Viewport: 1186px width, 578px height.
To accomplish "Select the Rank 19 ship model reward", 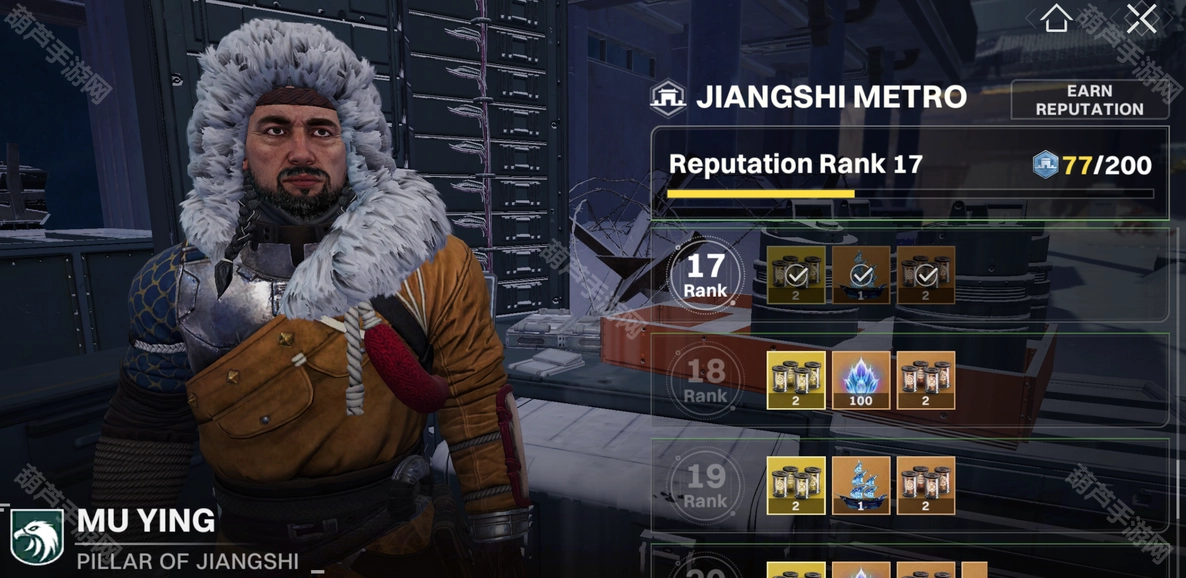I will 861,485.
